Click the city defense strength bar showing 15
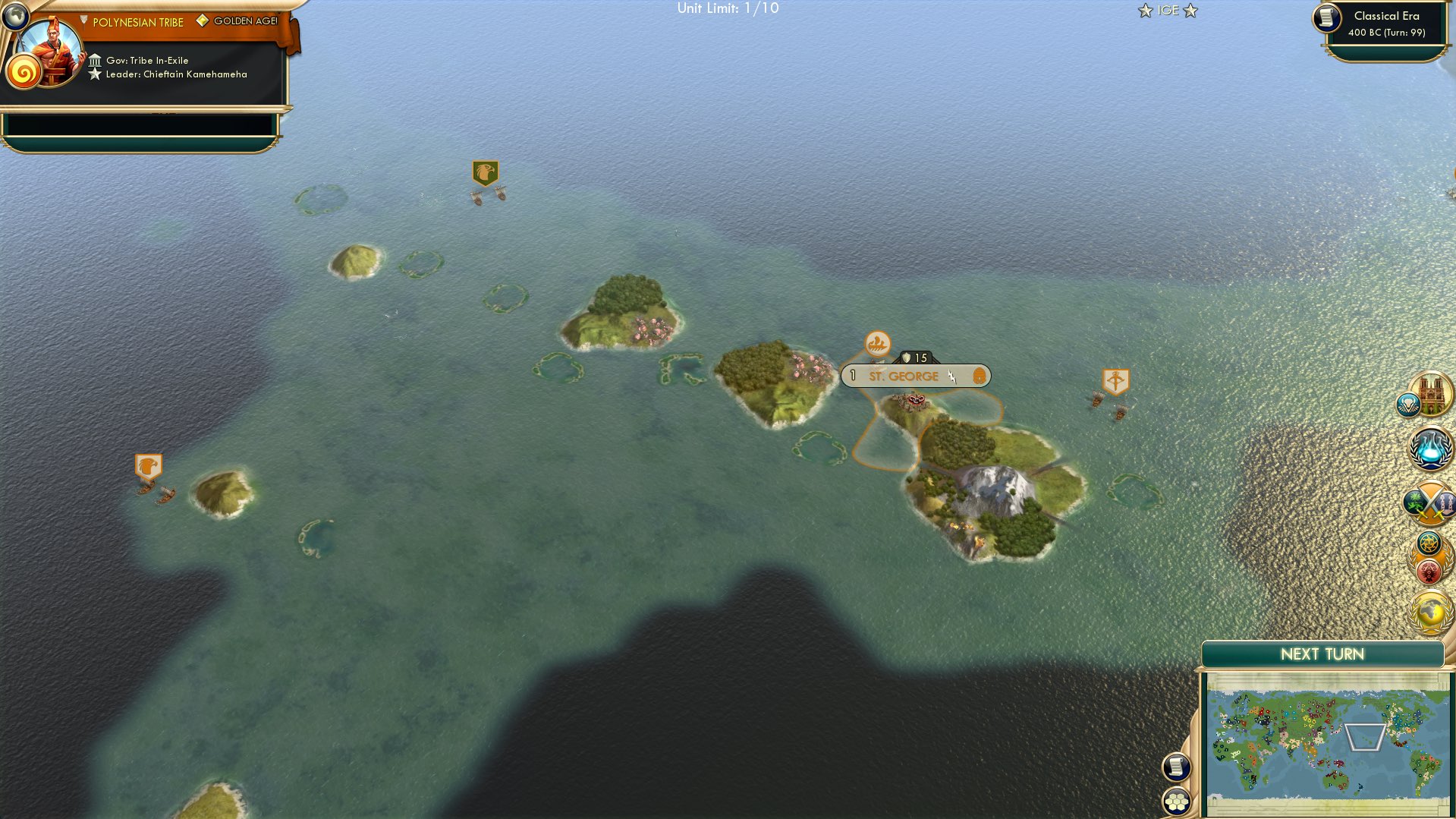This screenshot has height=819, width=1456. click(917, 358)
